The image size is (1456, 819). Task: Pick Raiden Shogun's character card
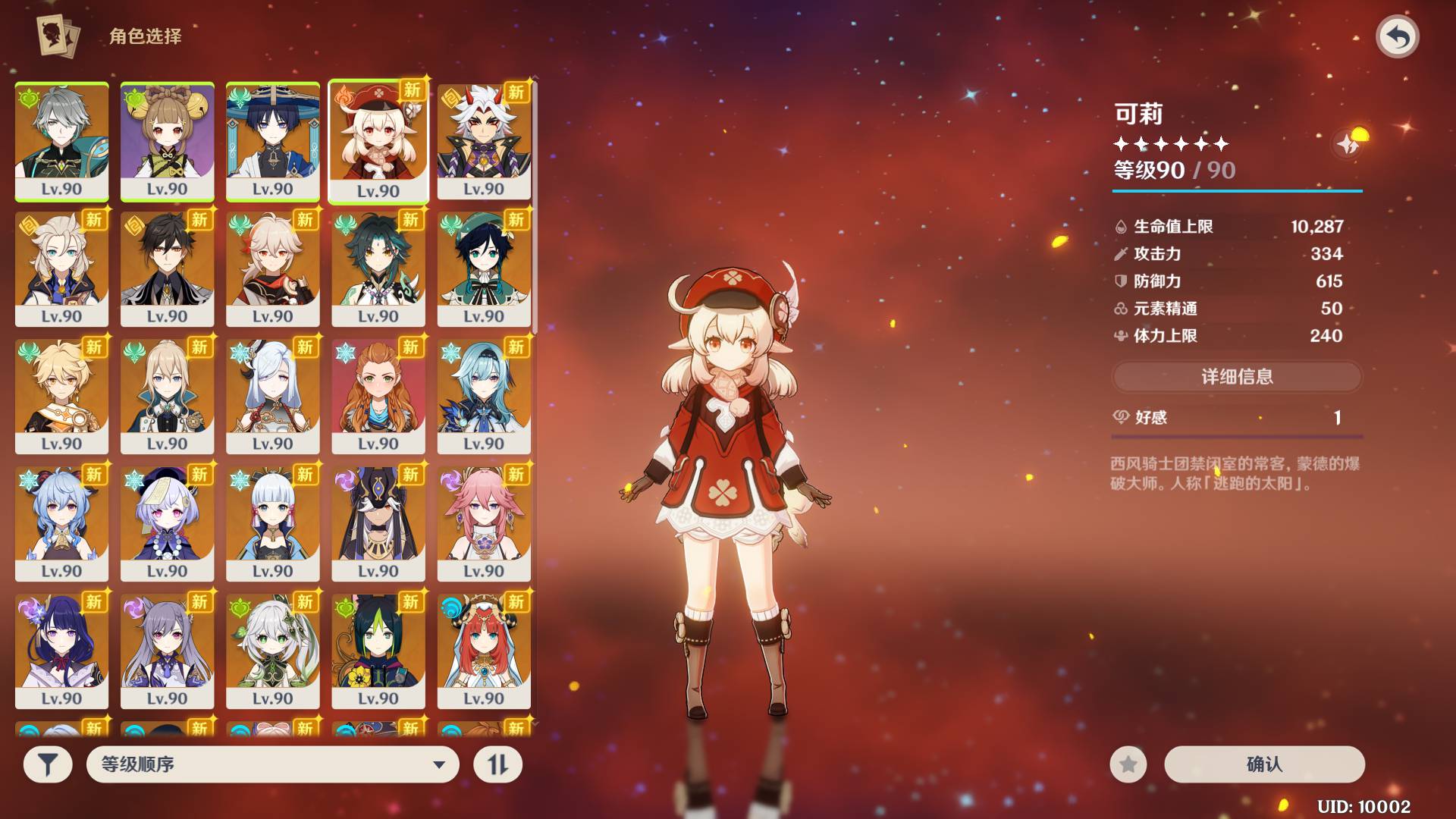click(61, 651)
